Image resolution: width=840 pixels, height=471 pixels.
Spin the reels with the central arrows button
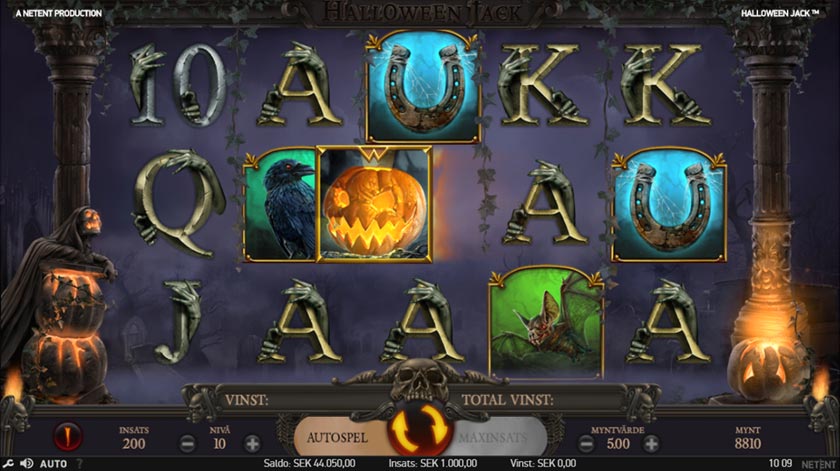pos(420,431)
